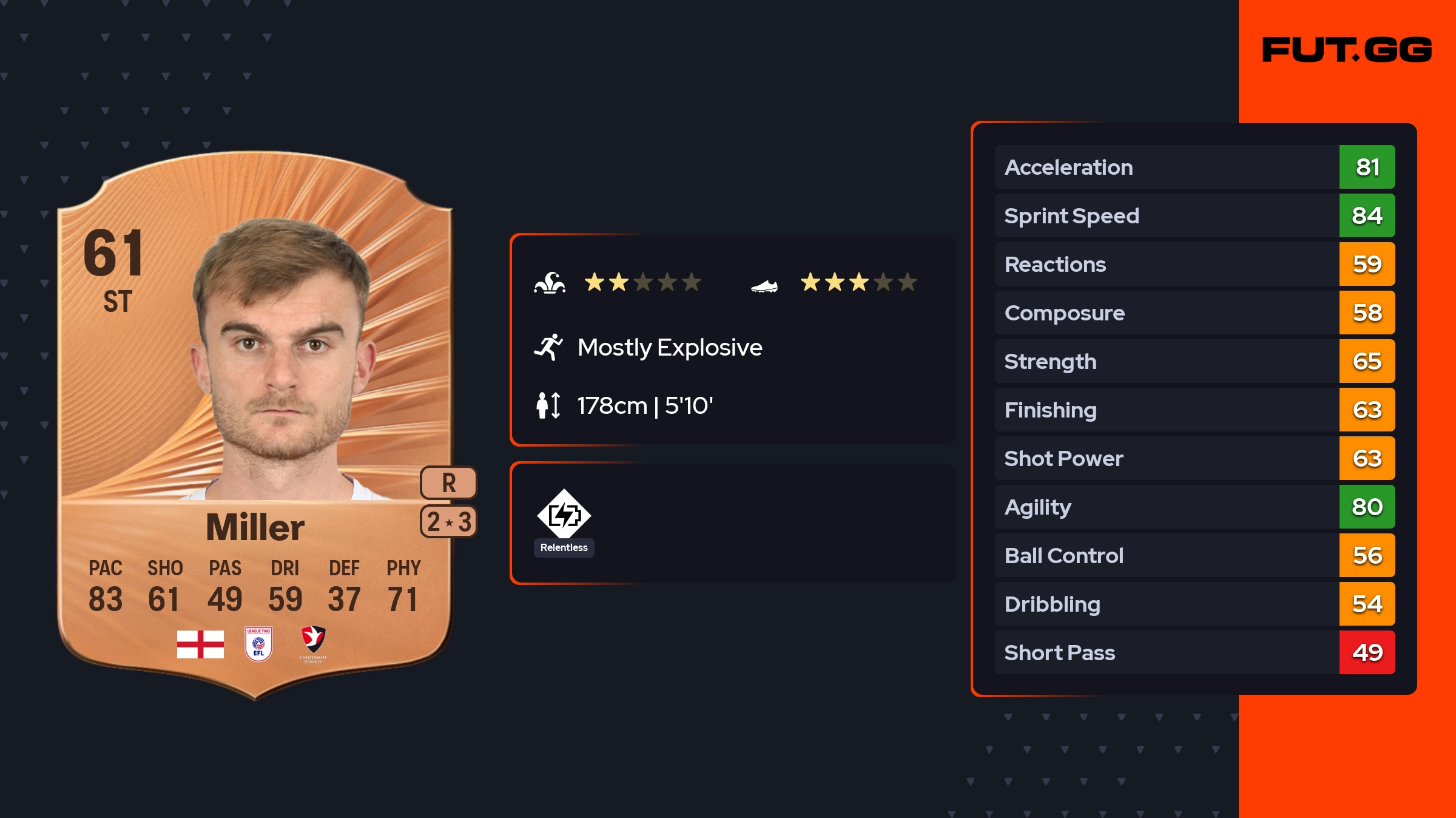Click the Reactions stat row
The height and width of the screenshot is (818, 1456).
coord(1194,265)
